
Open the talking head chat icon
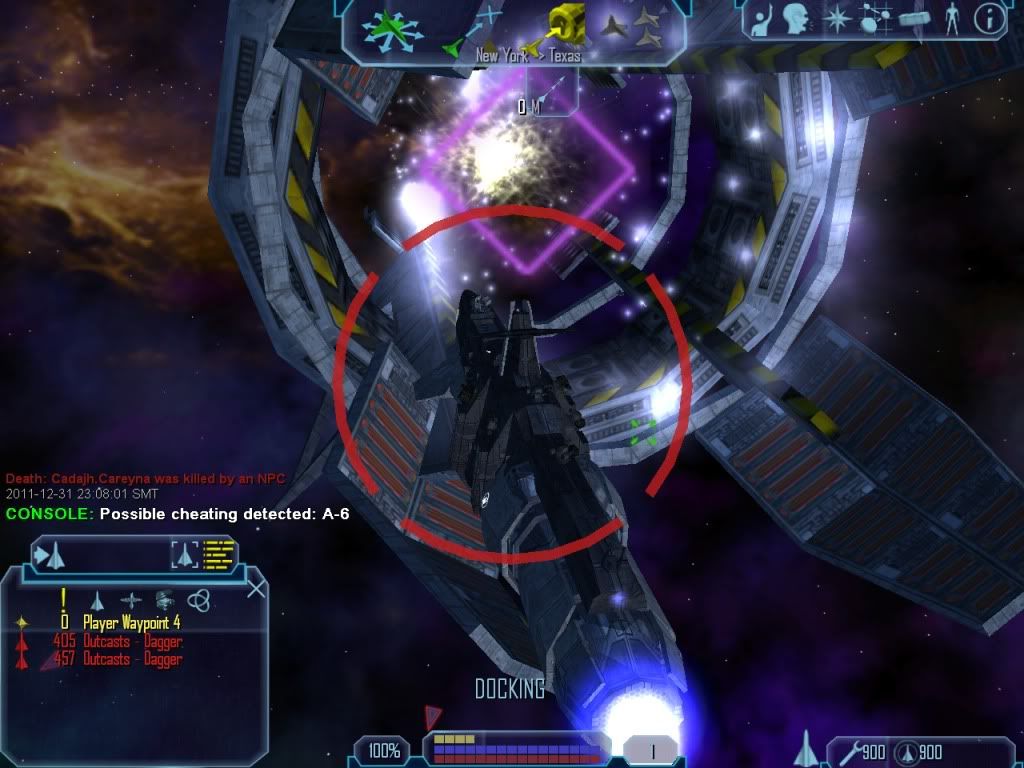click(797, 18)
